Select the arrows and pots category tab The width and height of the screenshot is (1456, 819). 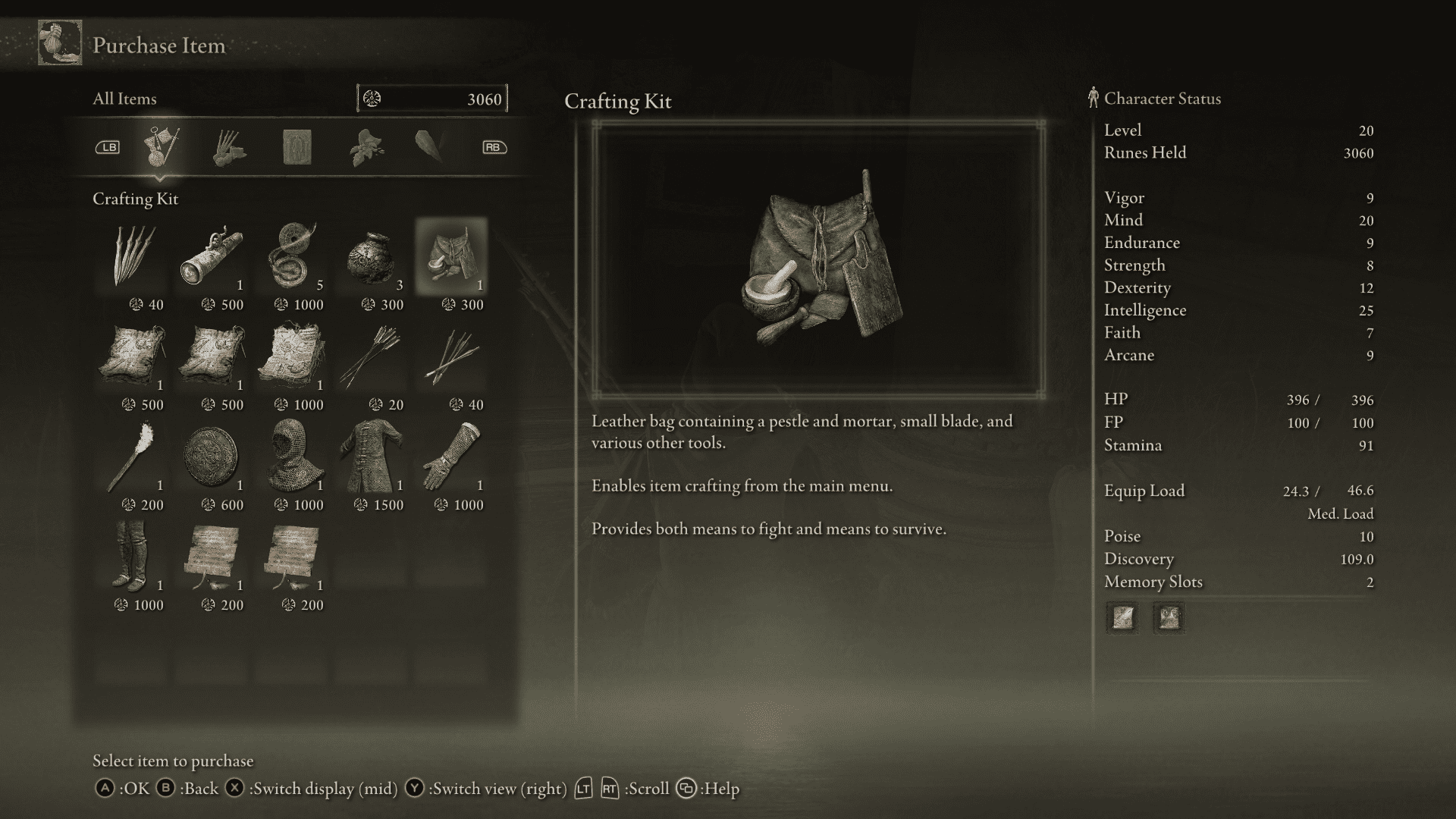(227, 148)
